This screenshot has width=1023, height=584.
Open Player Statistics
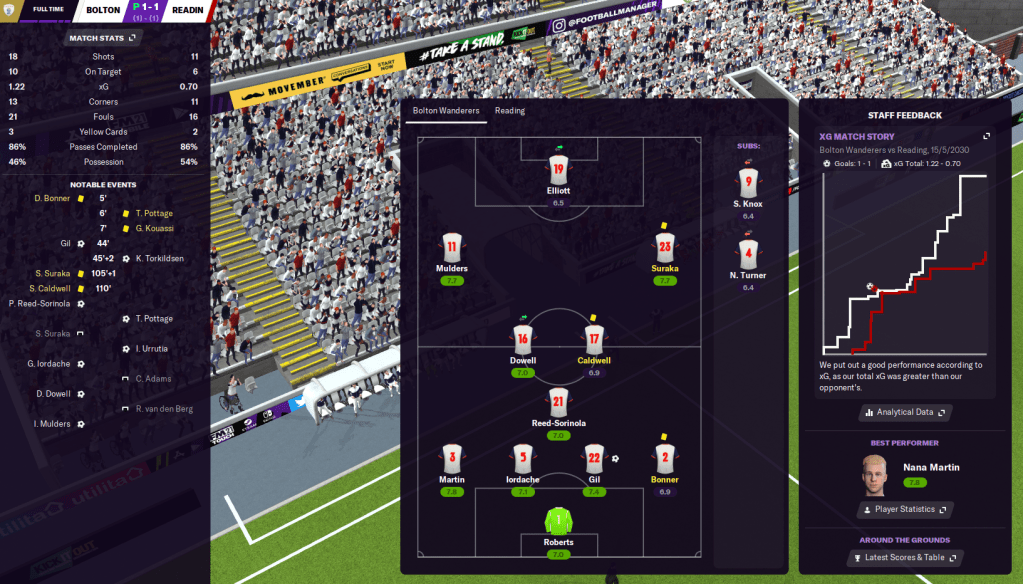(x=904, y=510)
